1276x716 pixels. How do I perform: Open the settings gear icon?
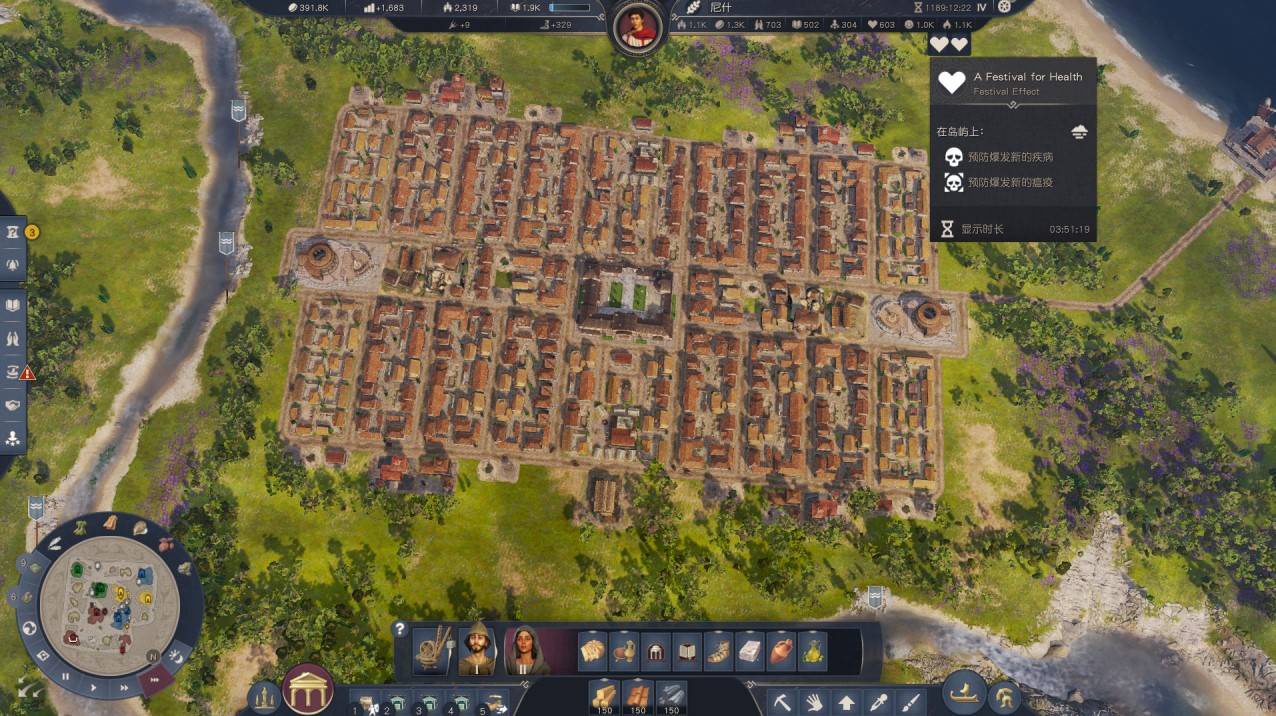click(1005, 6)
